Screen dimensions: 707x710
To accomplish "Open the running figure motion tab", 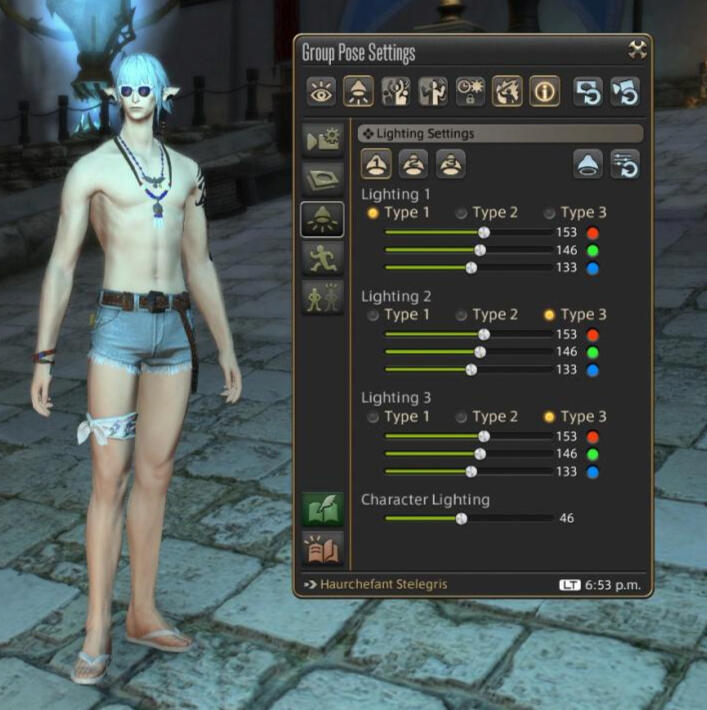I will click(x=323, y=258).
